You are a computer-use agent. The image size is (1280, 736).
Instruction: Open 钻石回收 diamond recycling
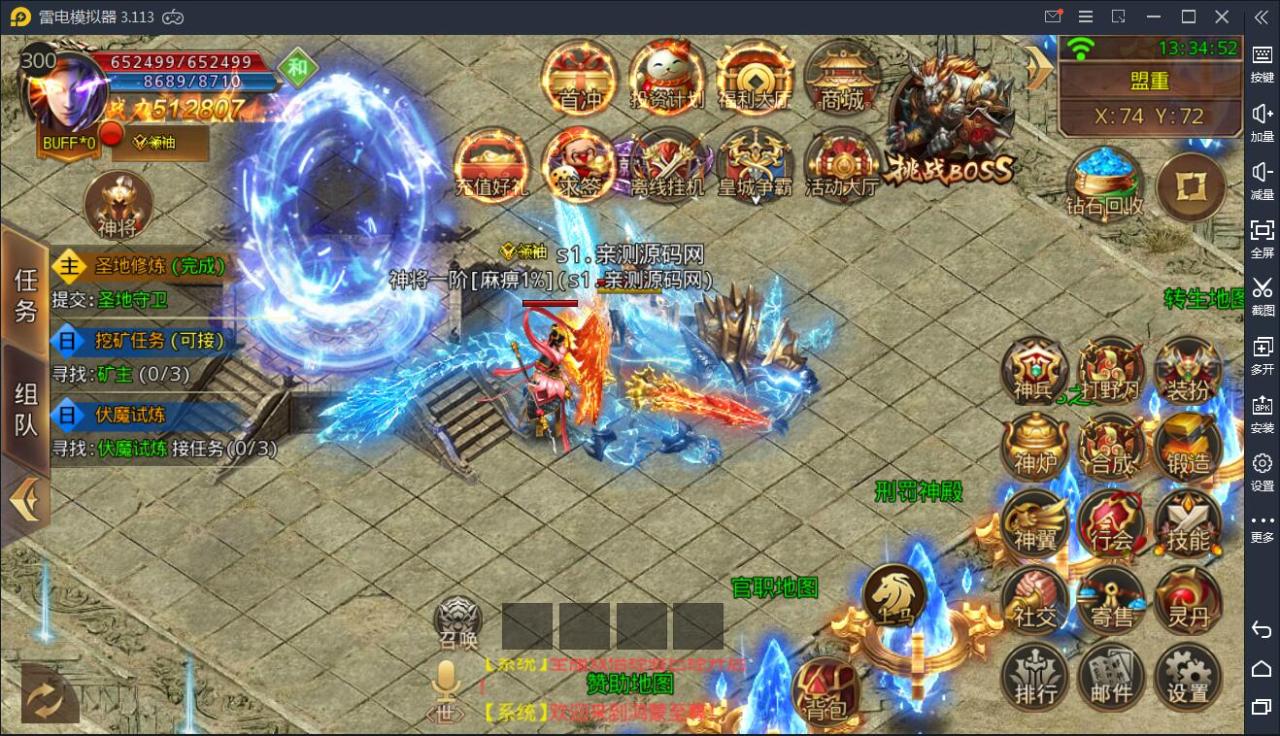click(x=1104, y=185)
